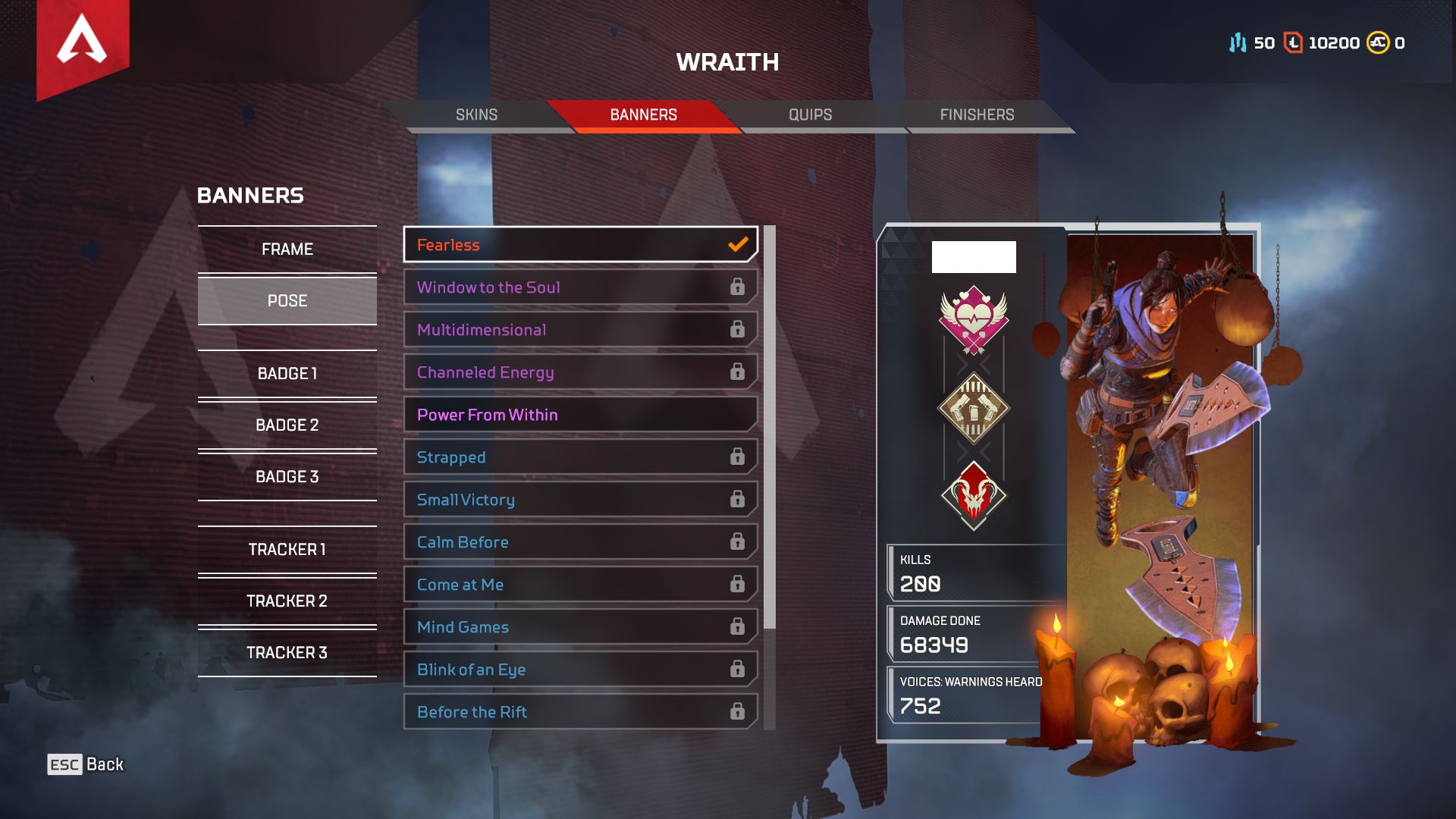Select the Fearless pose

[580, 245]
